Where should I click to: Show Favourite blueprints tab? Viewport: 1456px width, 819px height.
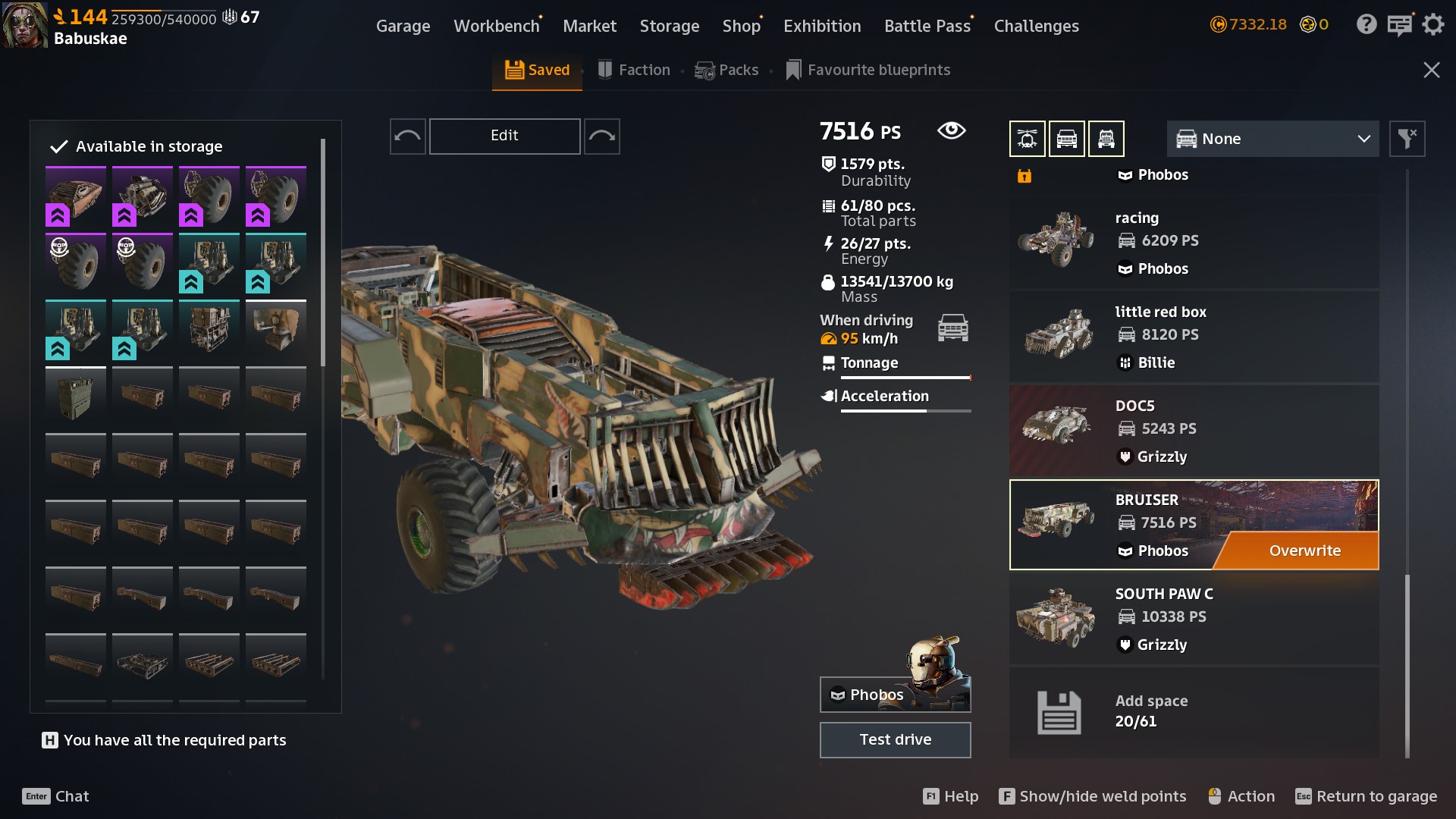point(868,70)
